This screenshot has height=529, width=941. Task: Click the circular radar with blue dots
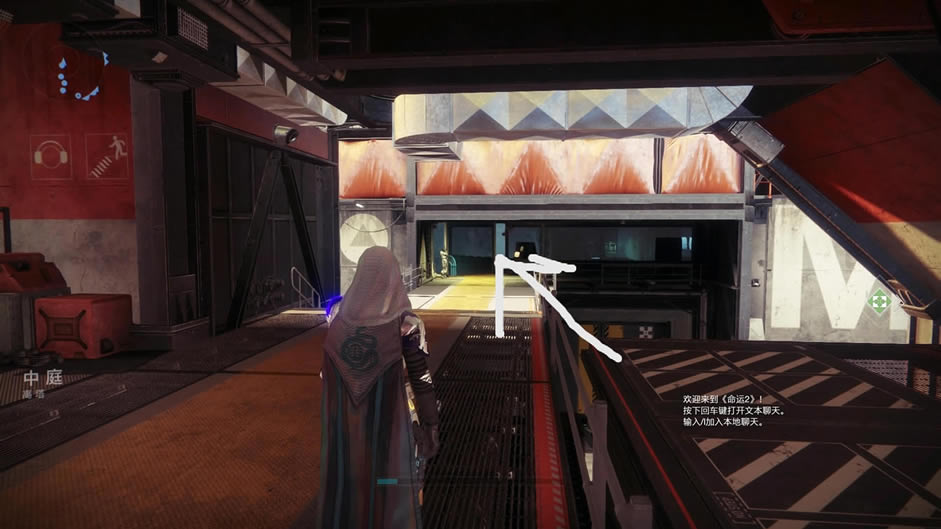[x=80, y=73]
